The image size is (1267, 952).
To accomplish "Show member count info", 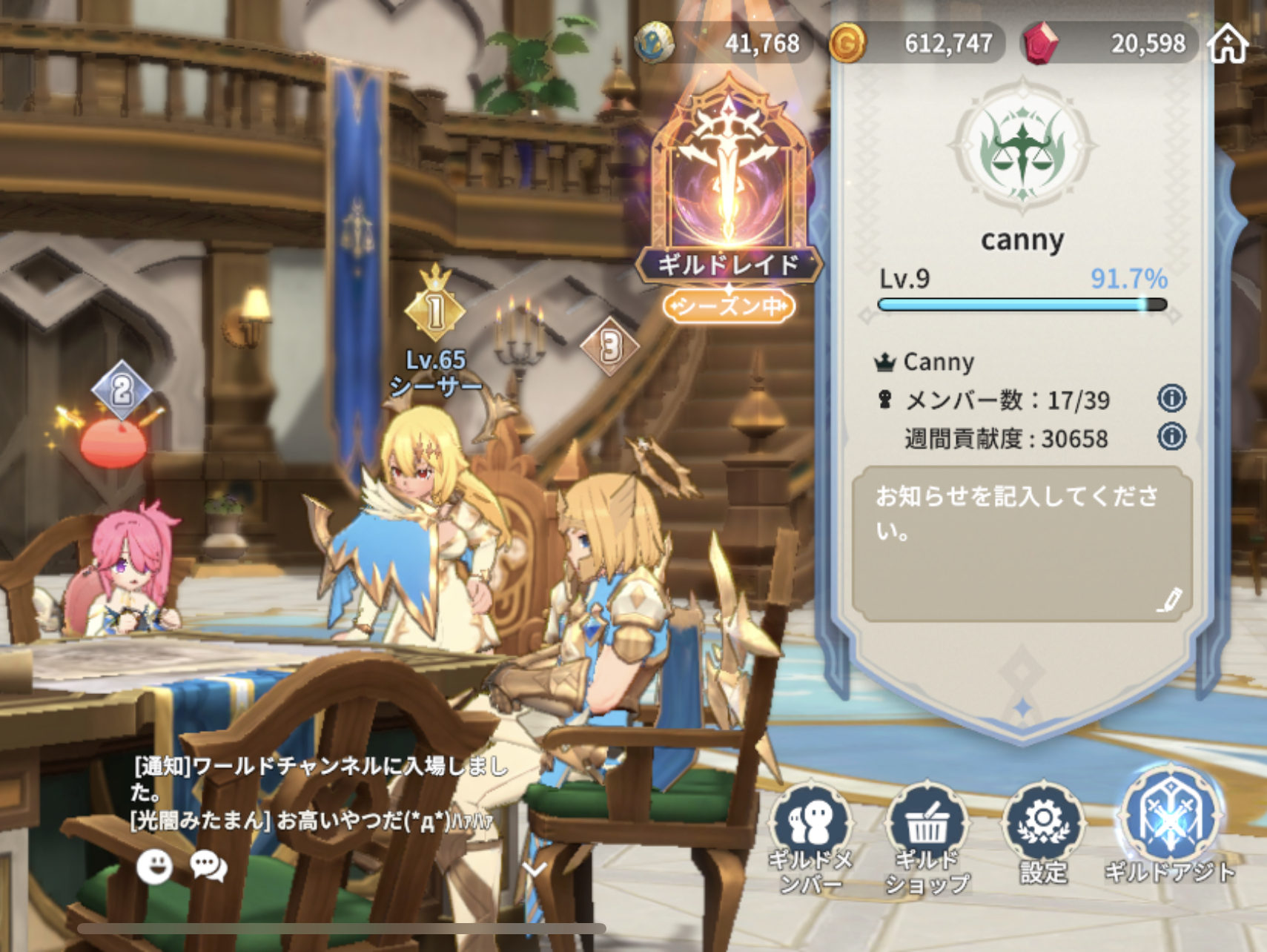I will [1171, 399].
